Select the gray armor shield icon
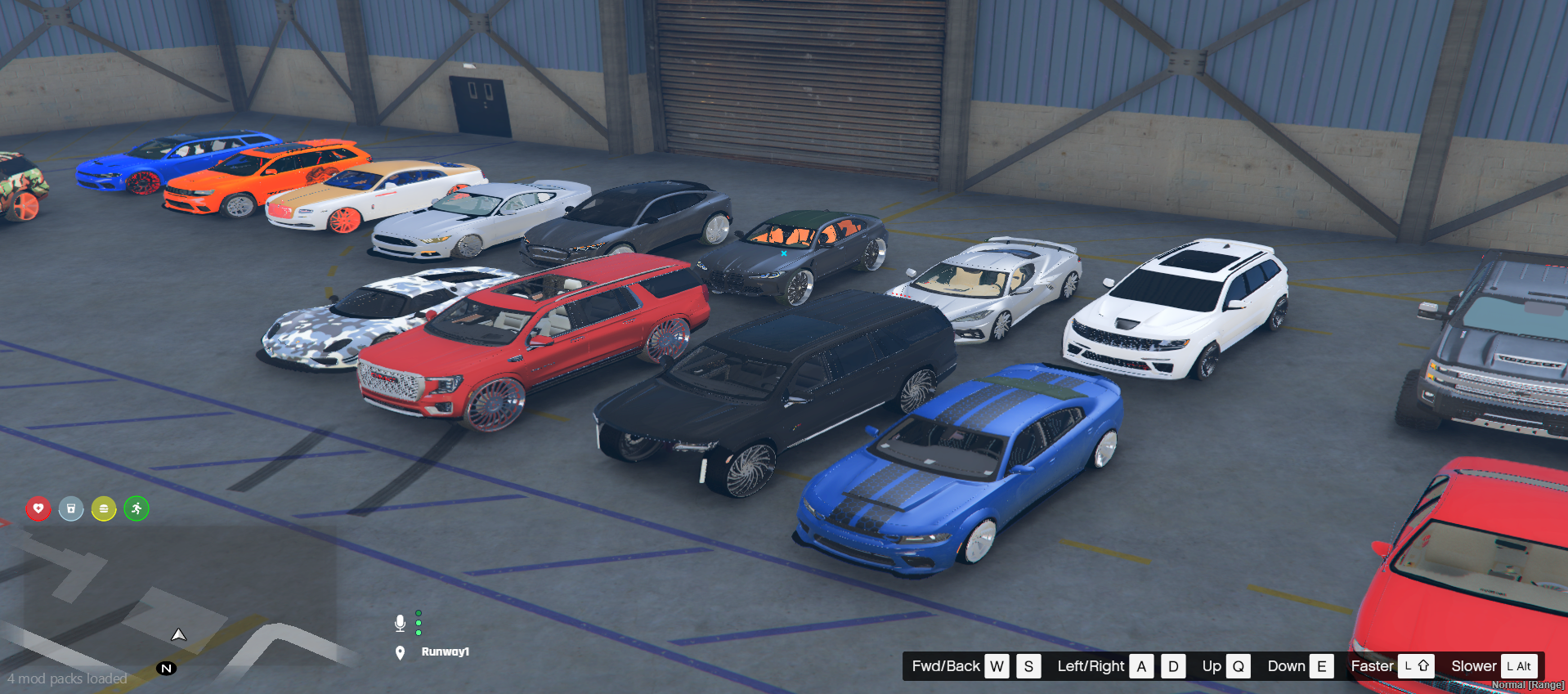This screenshot has width=1568, height=694. 71,508
